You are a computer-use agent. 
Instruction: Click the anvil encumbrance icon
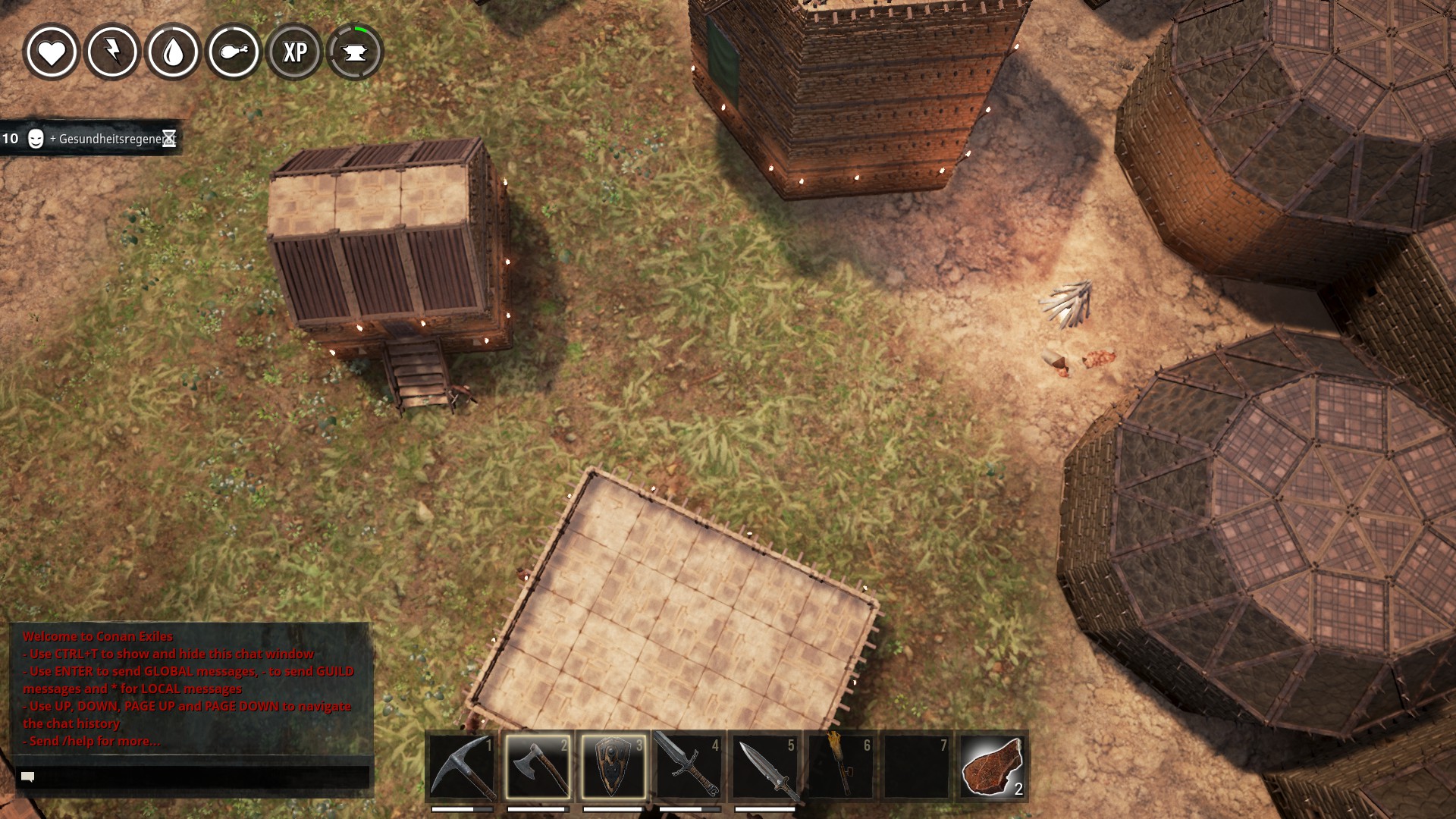point(355,52)
